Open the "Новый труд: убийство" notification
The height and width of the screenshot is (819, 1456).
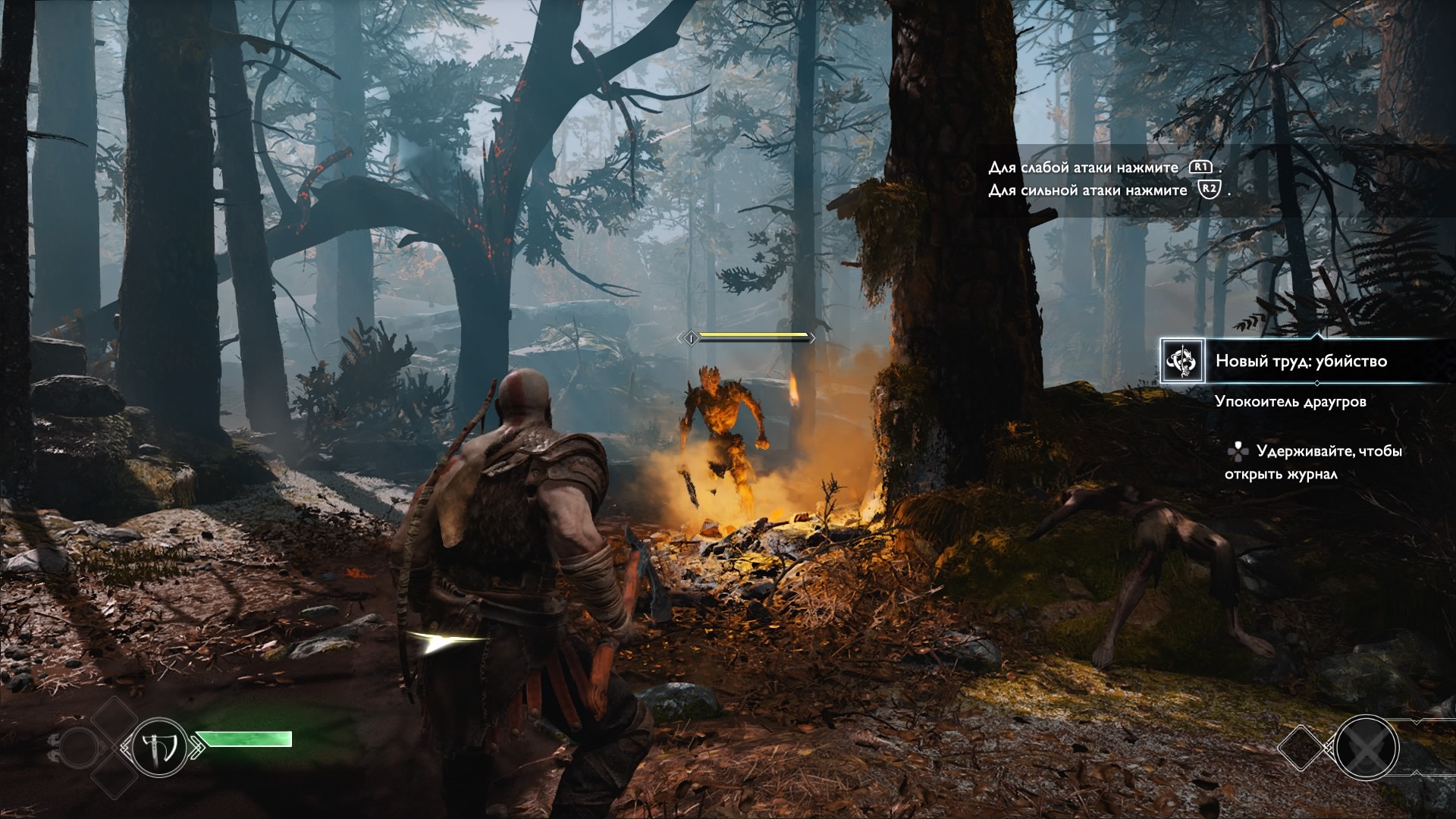(x=1301, y=361)
